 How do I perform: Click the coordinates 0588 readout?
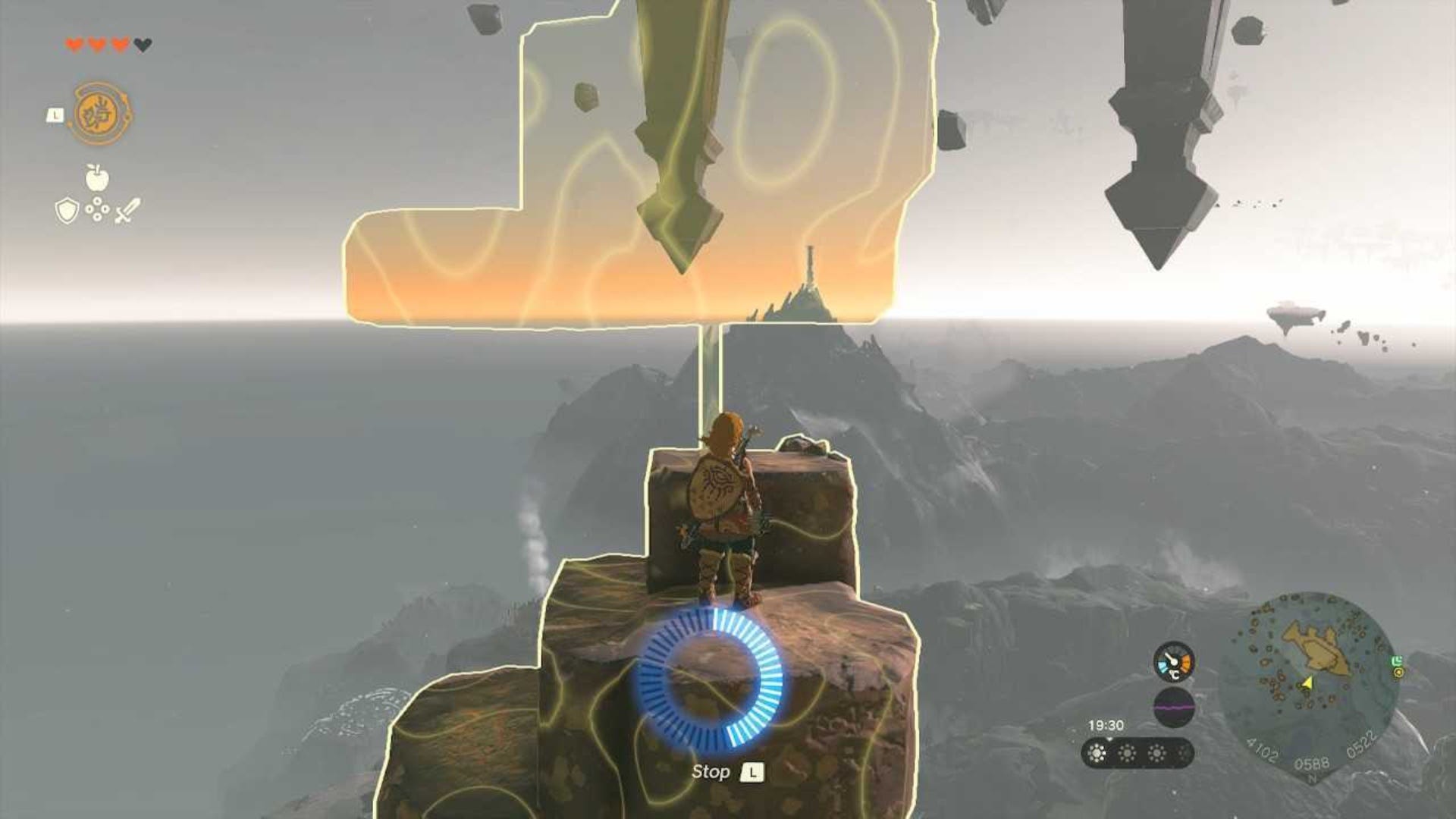[1311, 763]
